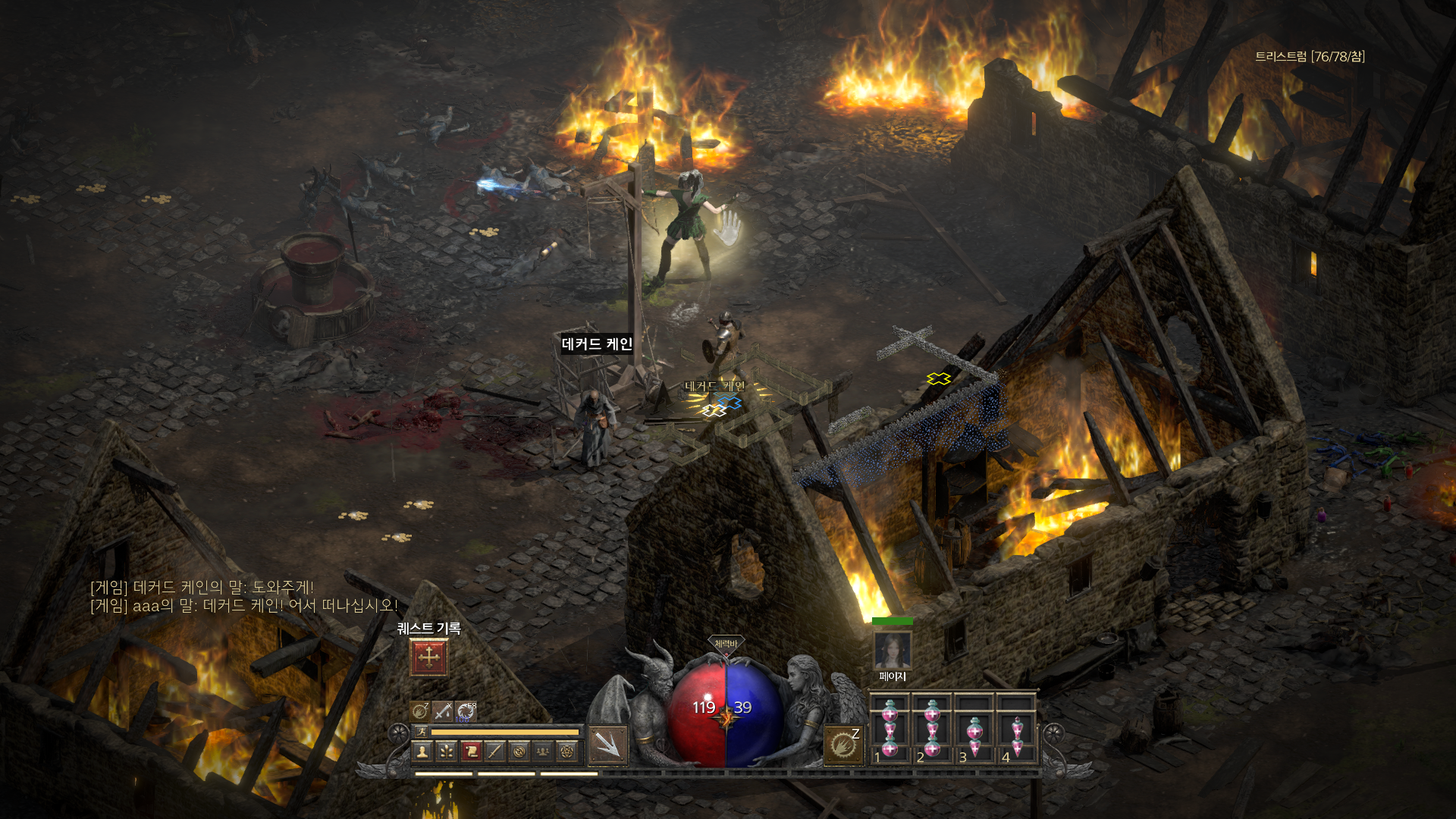Image resolution: width=1456 pixels, height=819 pixels.
Task: Use the potion in belt slot 4
Action: (1017, 730)
